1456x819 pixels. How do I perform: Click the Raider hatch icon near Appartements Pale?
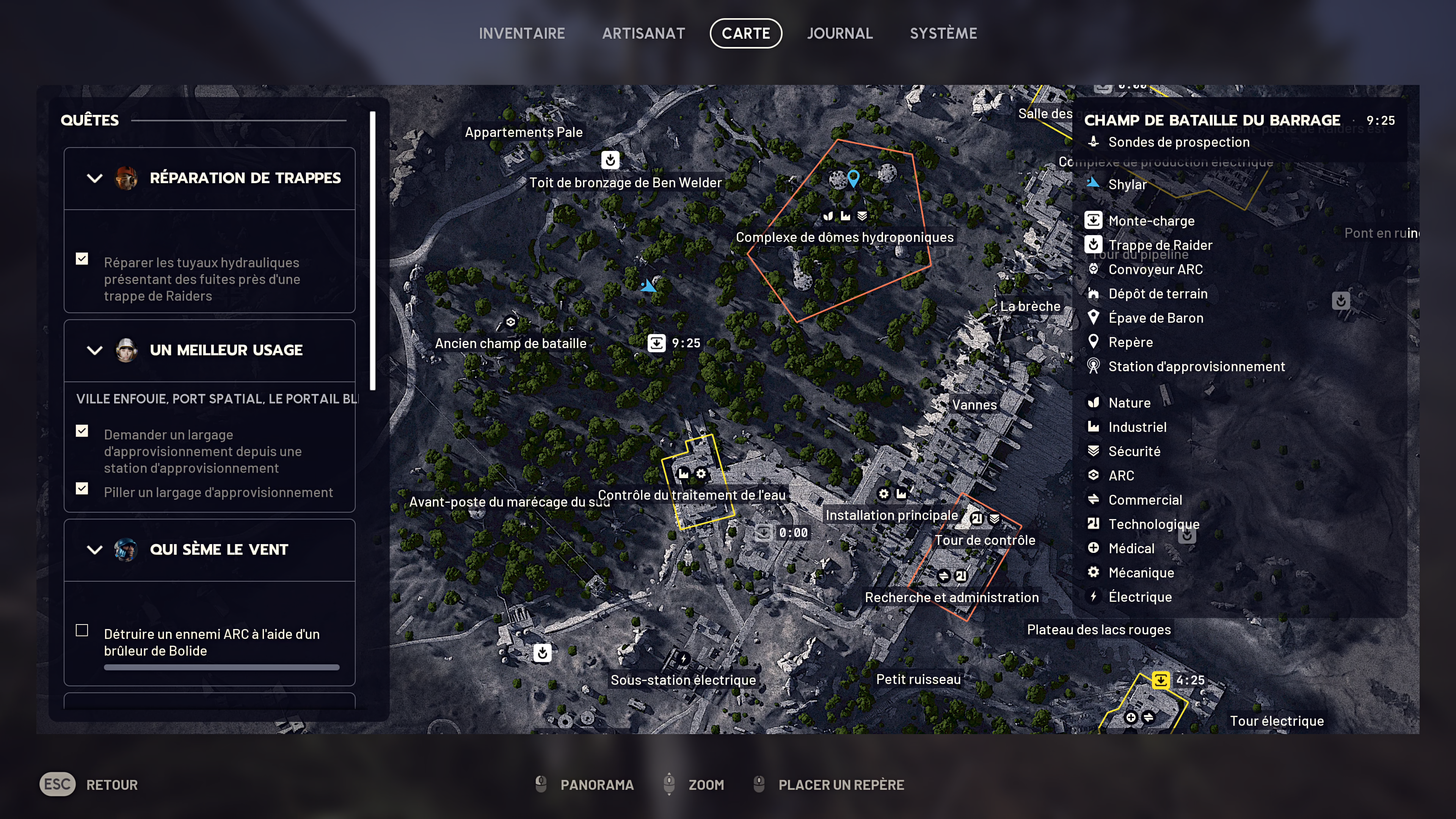click(610, 160)
